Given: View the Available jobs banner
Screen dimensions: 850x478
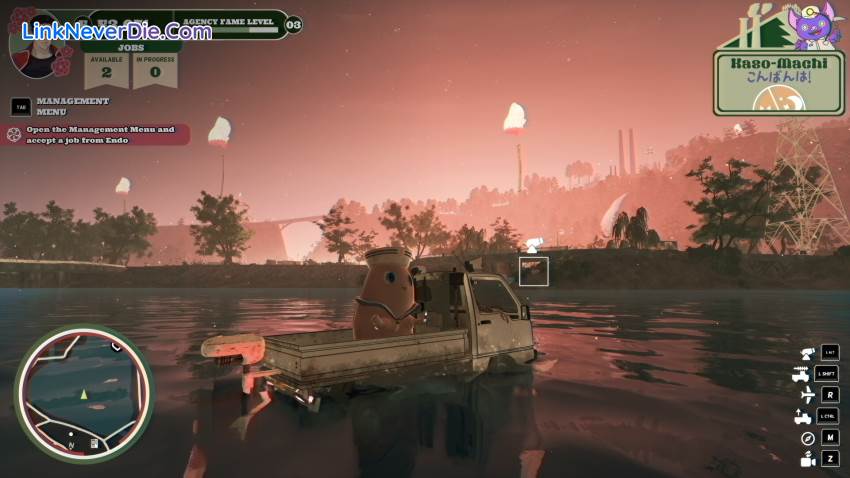Looking at the screenshot, I should [107, 70].
